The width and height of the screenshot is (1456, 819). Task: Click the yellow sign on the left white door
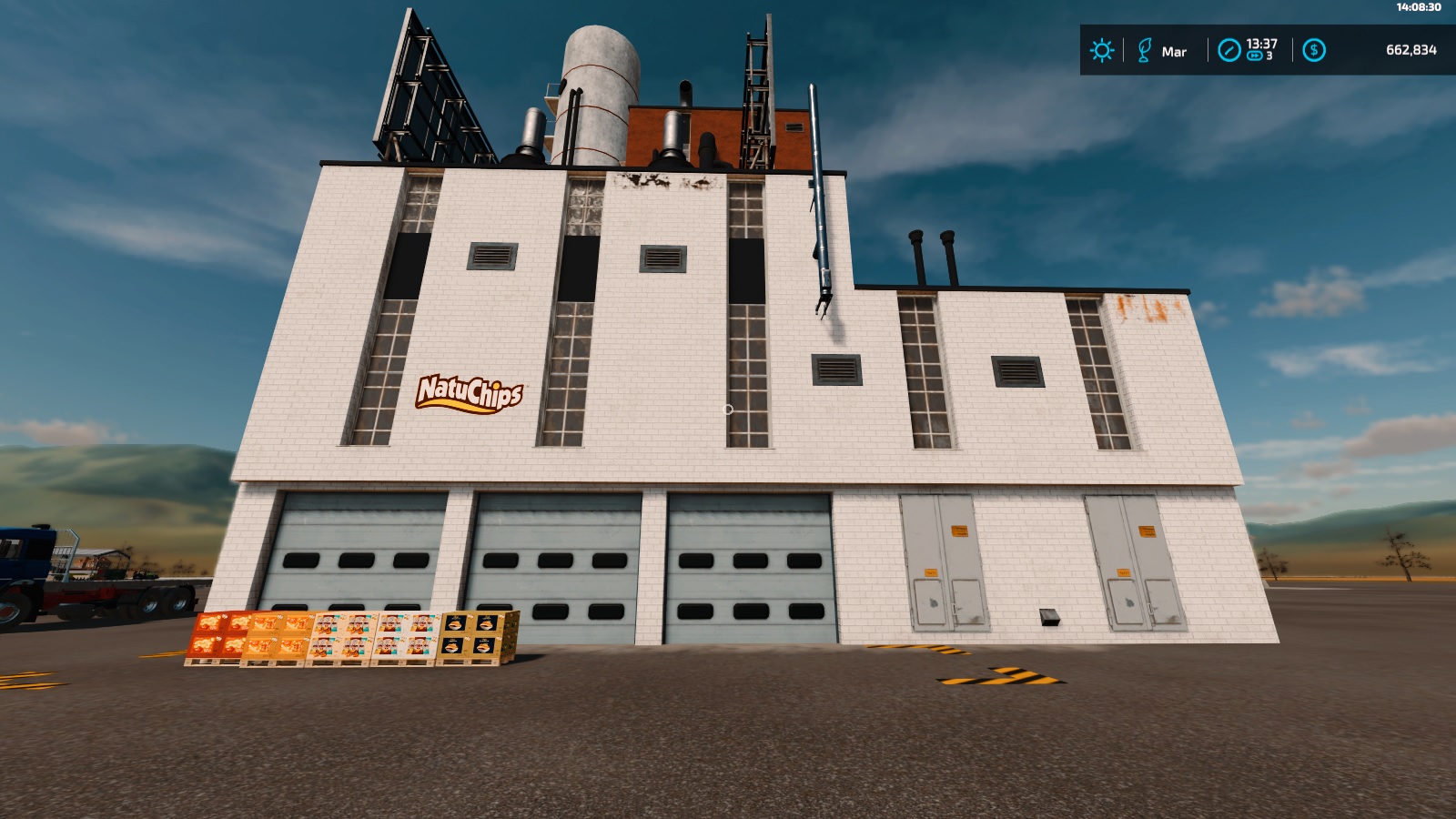pyautogui.click(x=960, y=531)
